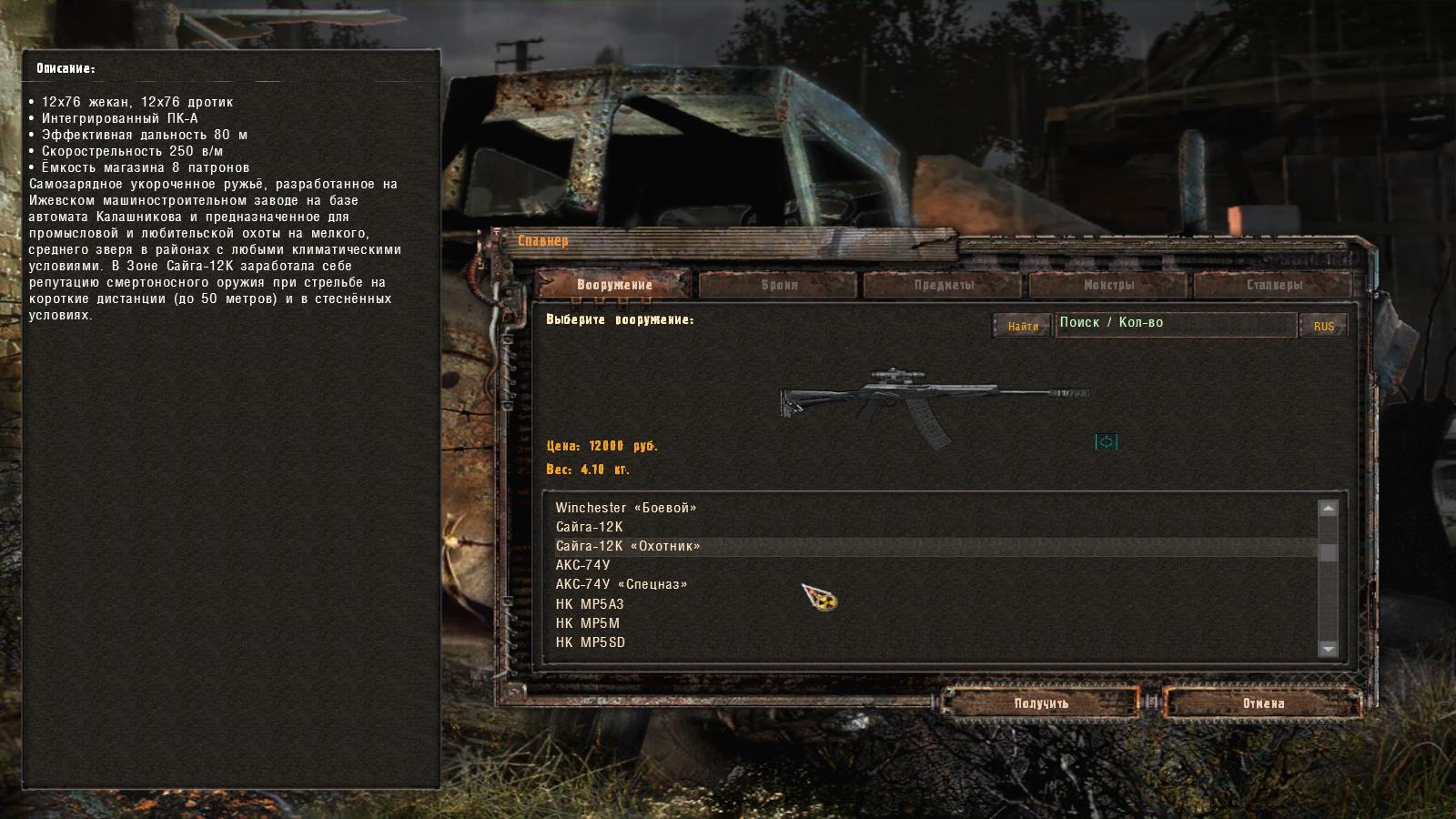This screenshot has width=1456, height=819.
Task: Focus the Поиск / Кол-во input field
Action: pyautogui.click(x=1174, y=323)
